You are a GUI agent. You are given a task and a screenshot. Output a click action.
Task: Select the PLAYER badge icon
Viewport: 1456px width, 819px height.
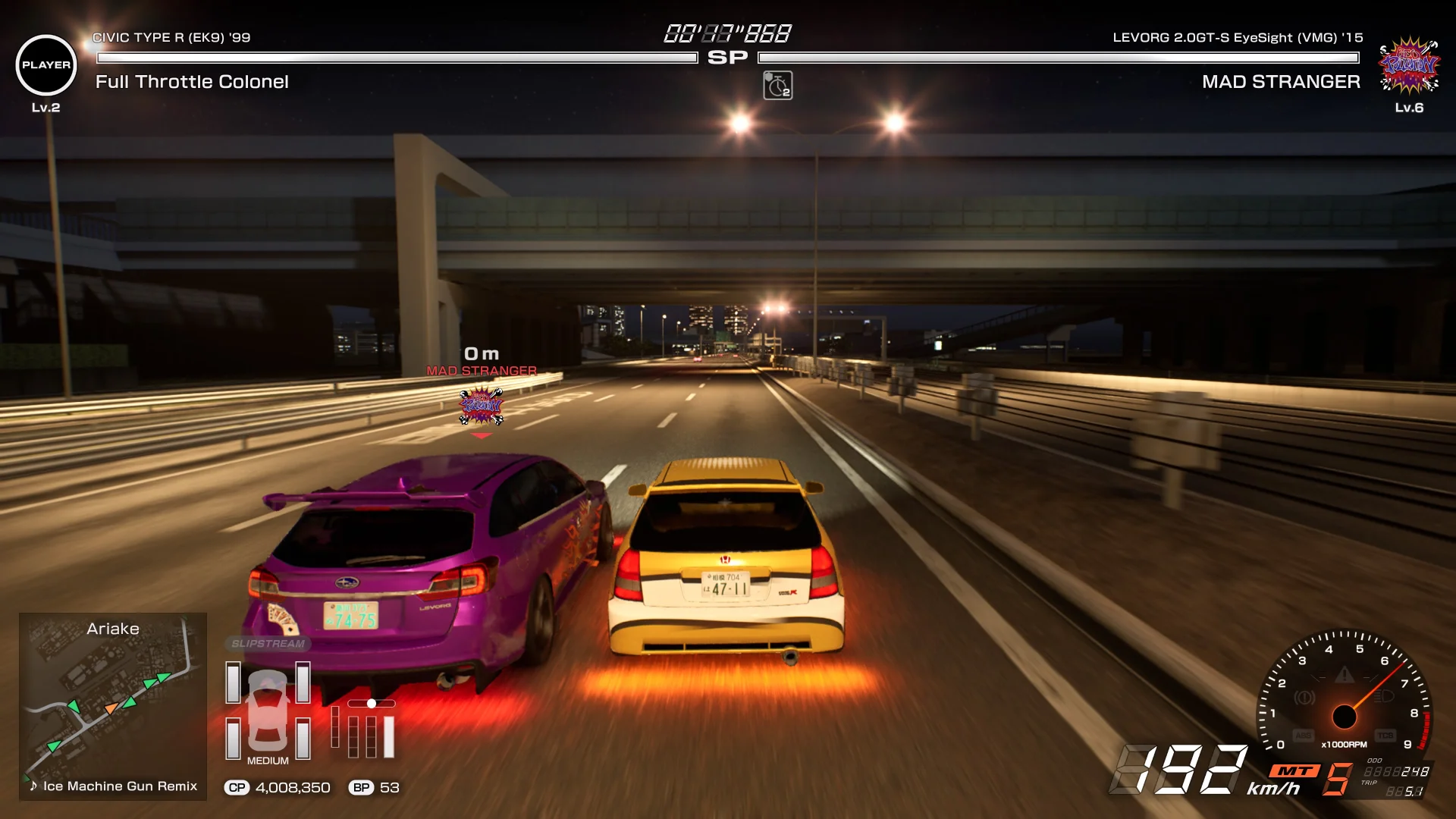(x=45, y=65)
